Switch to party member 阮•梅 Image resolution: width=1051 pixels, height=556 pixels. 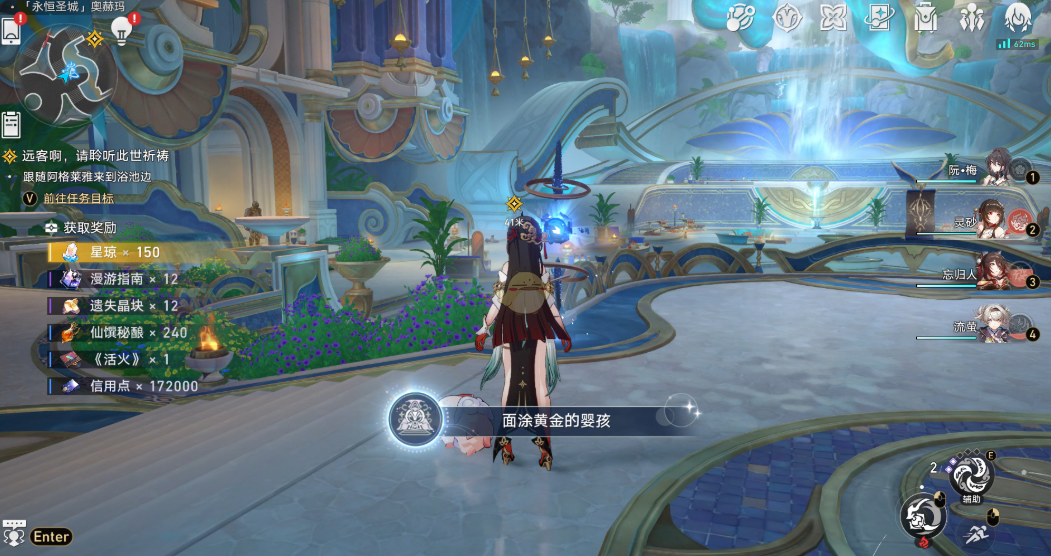(x=995, y=168)
